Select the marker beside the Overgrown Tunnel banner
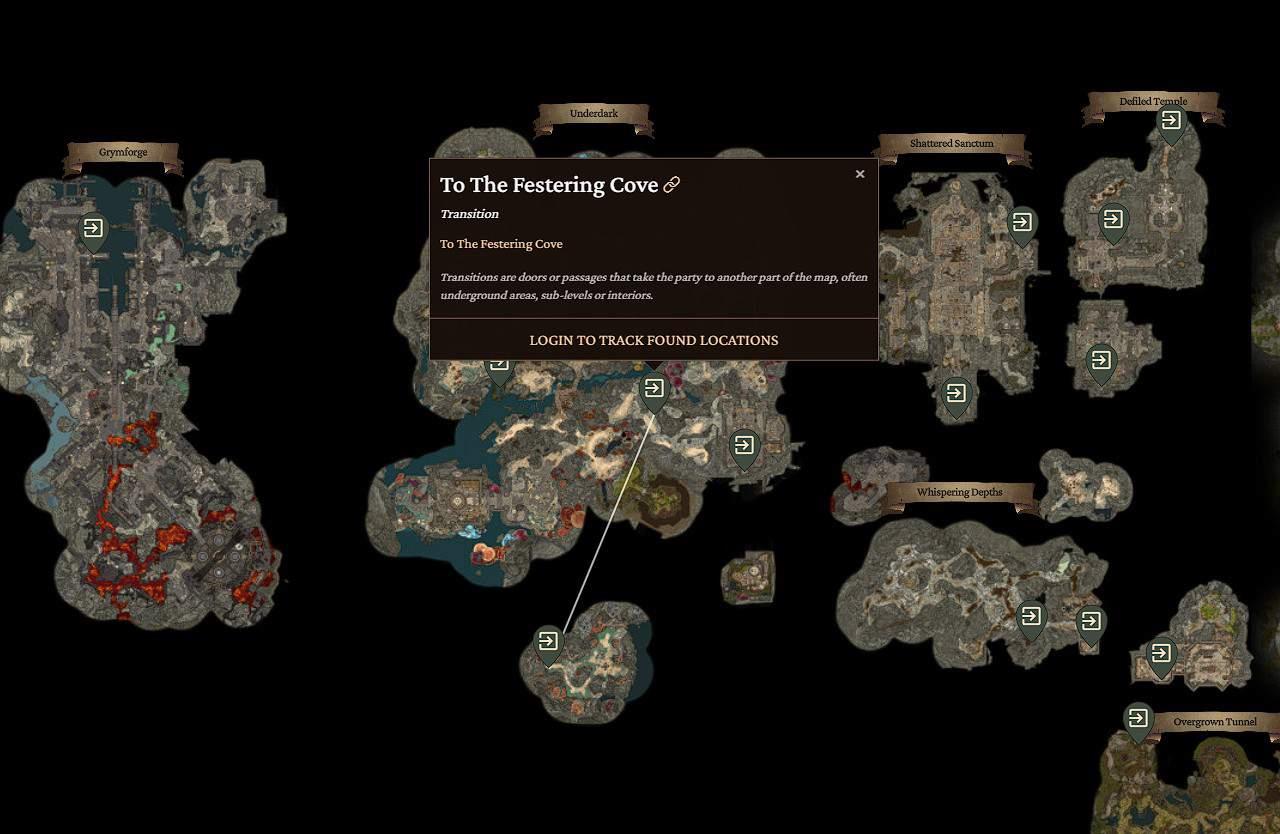Viewport: 1280px width, 834px height. tap(1137, 720)
